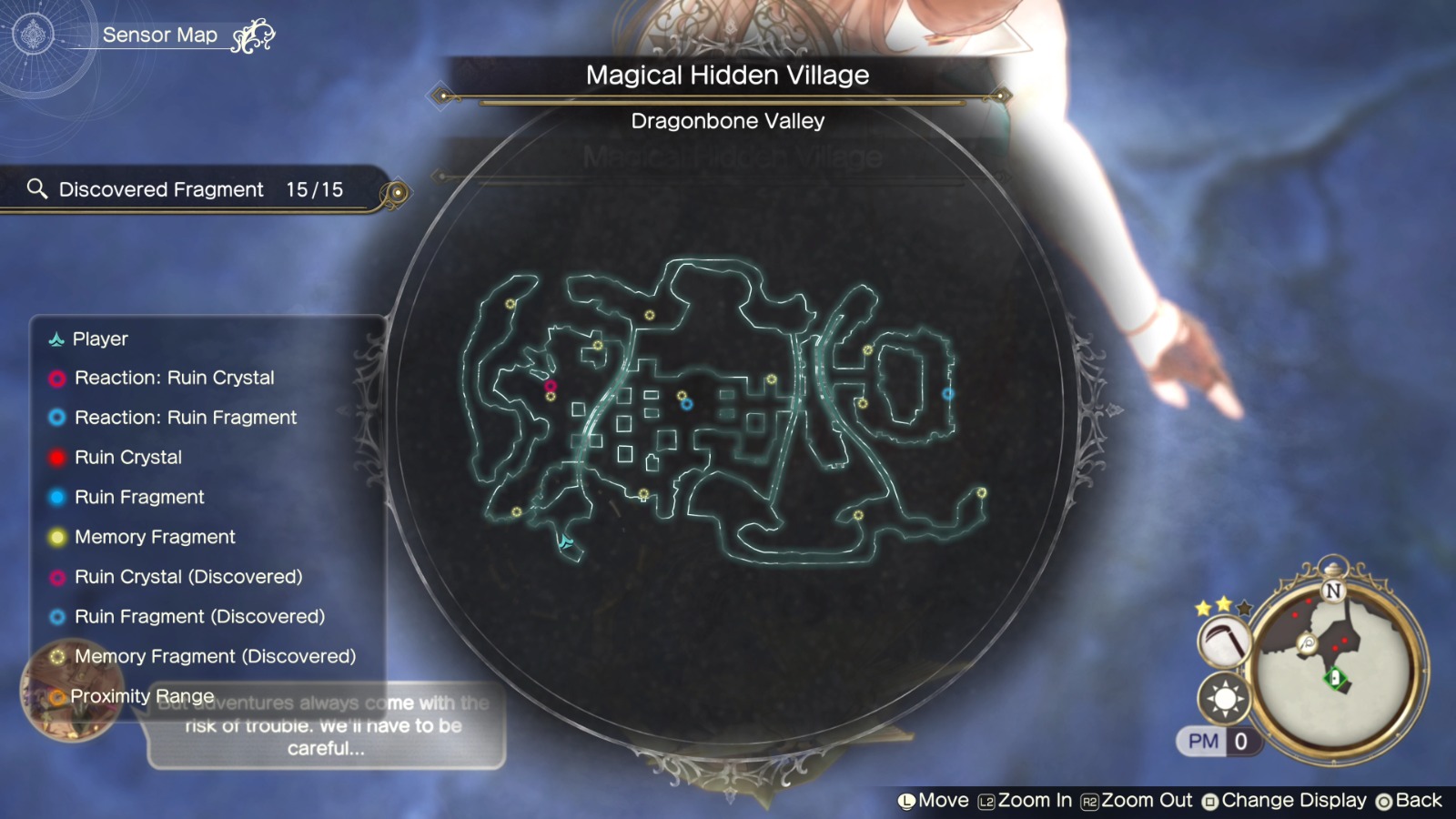The width and height of the screenshot is (1456, 819).
Task: Click the magnifying glass on Discovered Fragment bar
Action: click(x=37, y=188)
